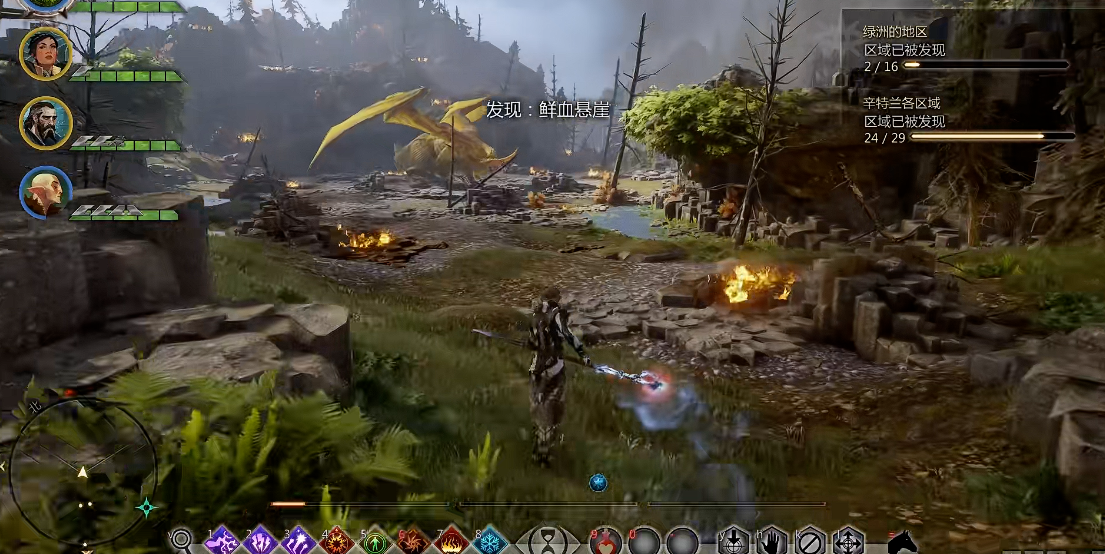Select the bald elf party portrait

point(46,192)
